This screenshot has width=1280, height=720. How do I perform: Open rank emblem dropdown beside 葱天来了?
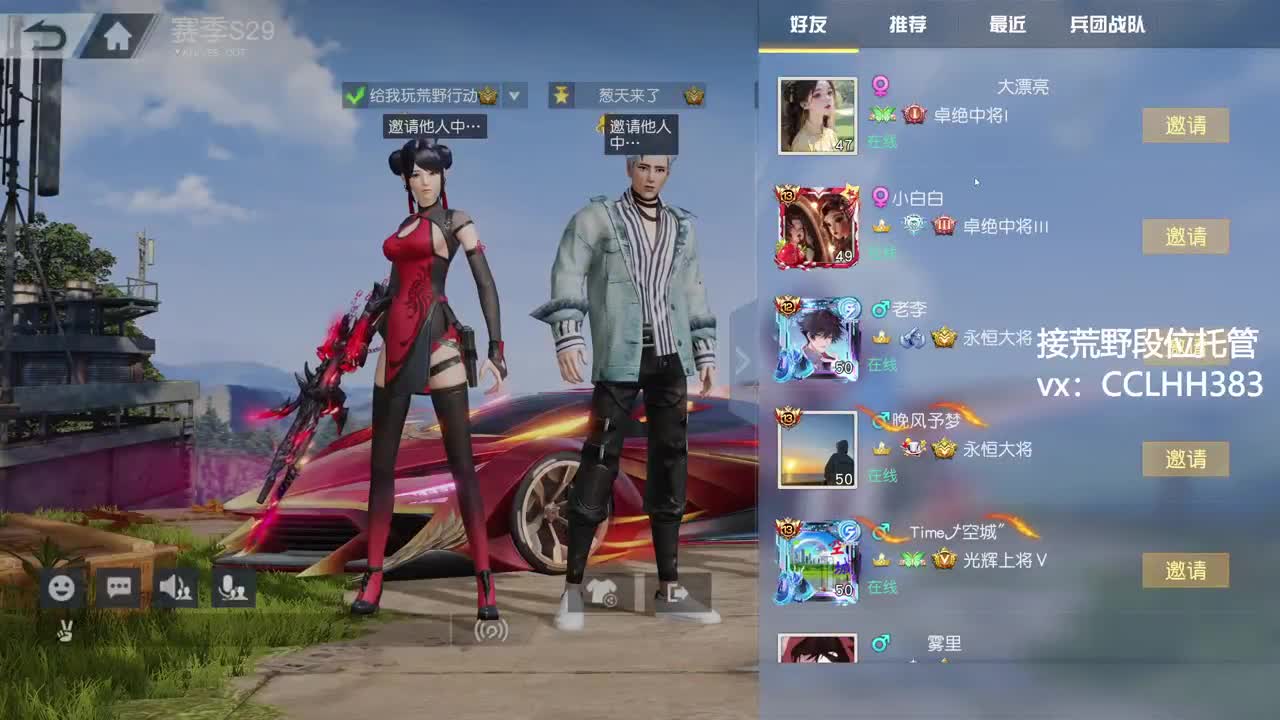click(x=691, y=97)
